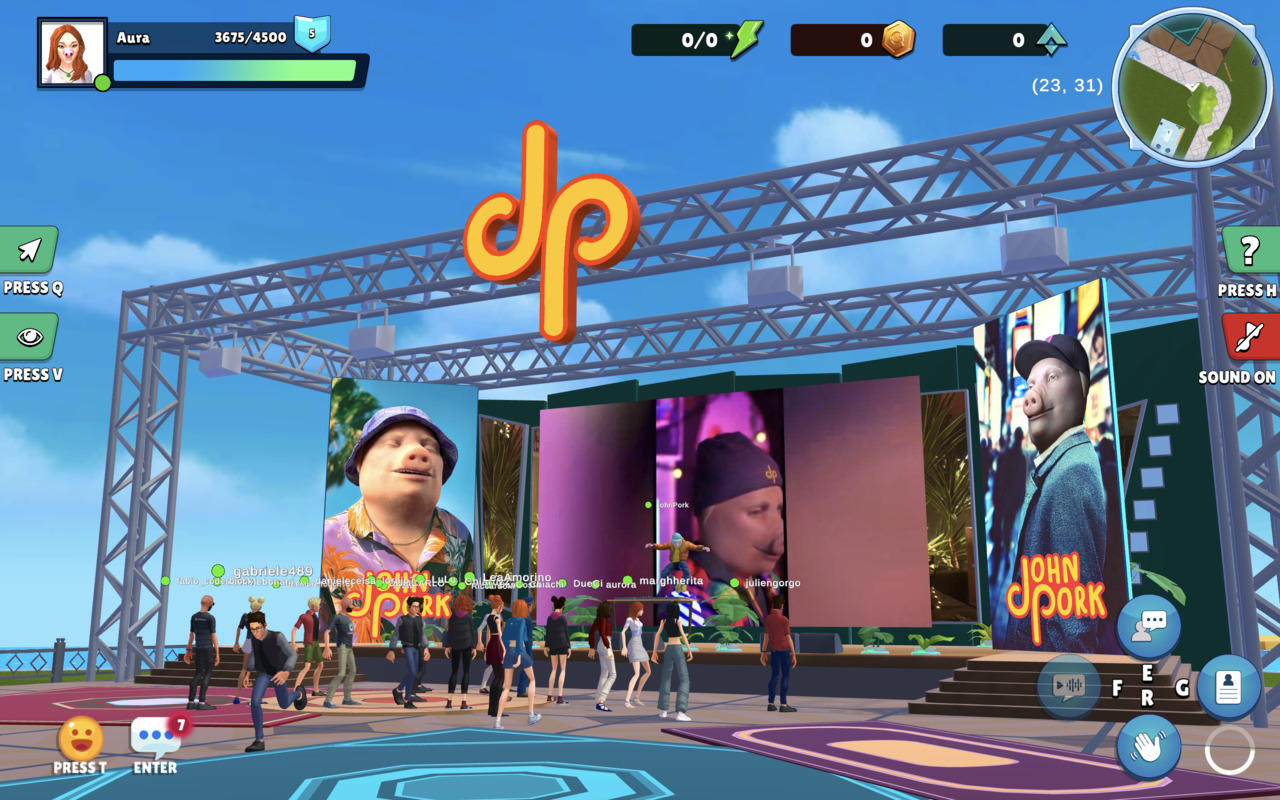The height and width of the screenshot is (800, 1280).
Task: Open the question mark help button
Action: (1250, 251)
